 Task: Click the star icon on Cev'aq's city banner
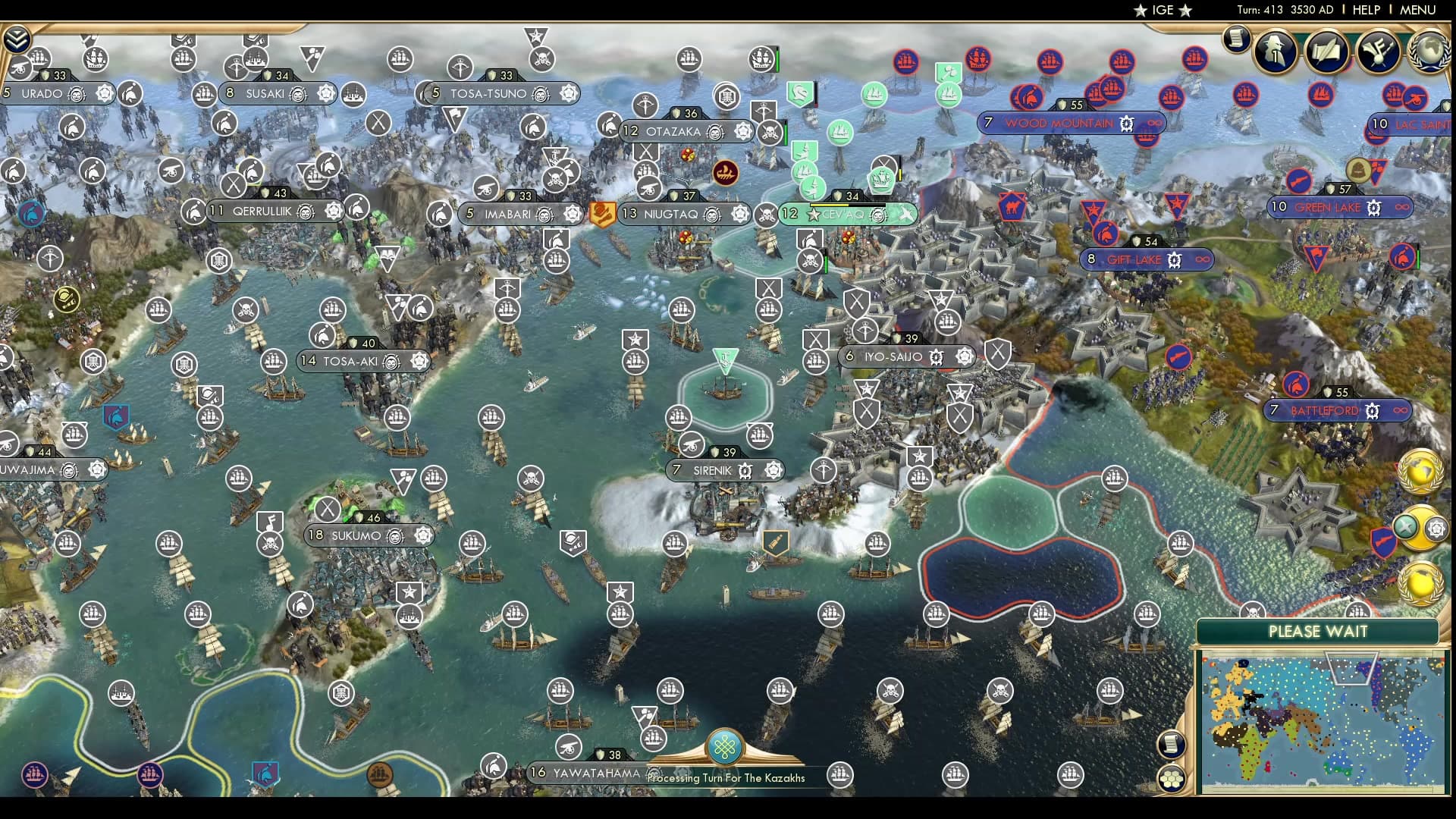tap(813, 215)
